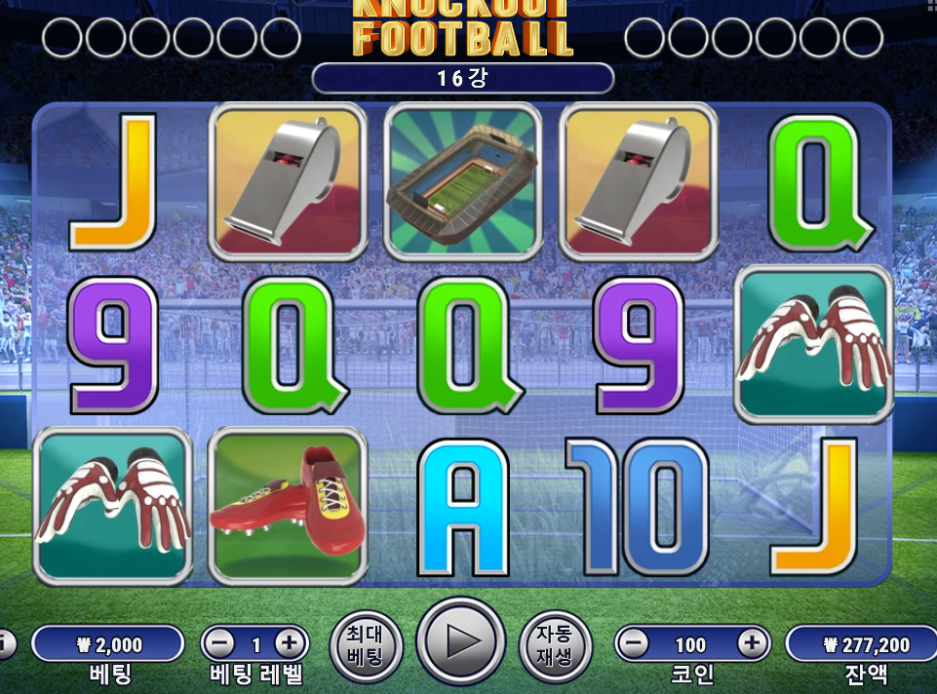Activate the 자동 재생 autoplay button

[554, 644]
